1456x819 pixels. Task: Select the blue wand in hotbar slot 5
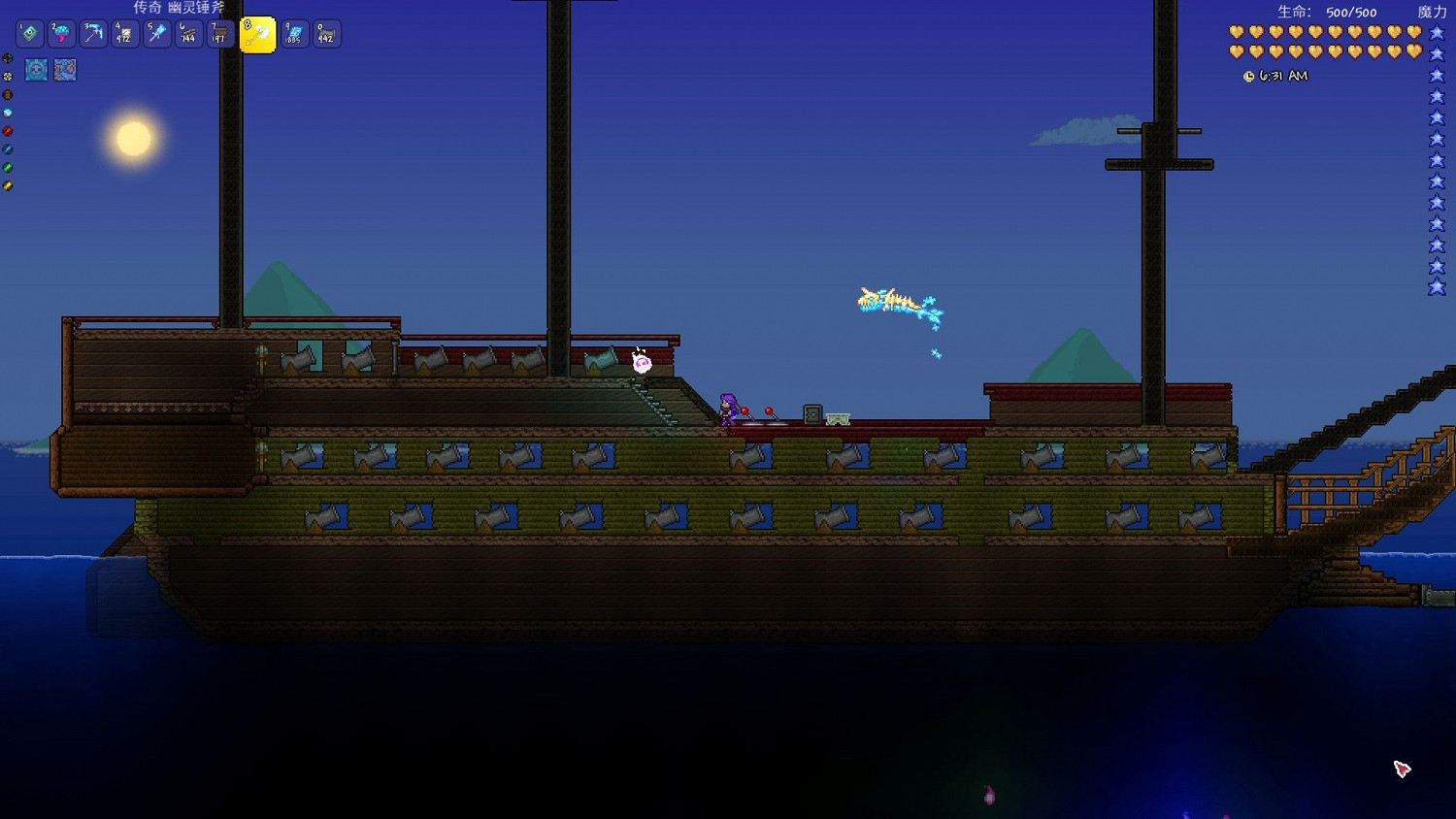(x=156, y=34)
